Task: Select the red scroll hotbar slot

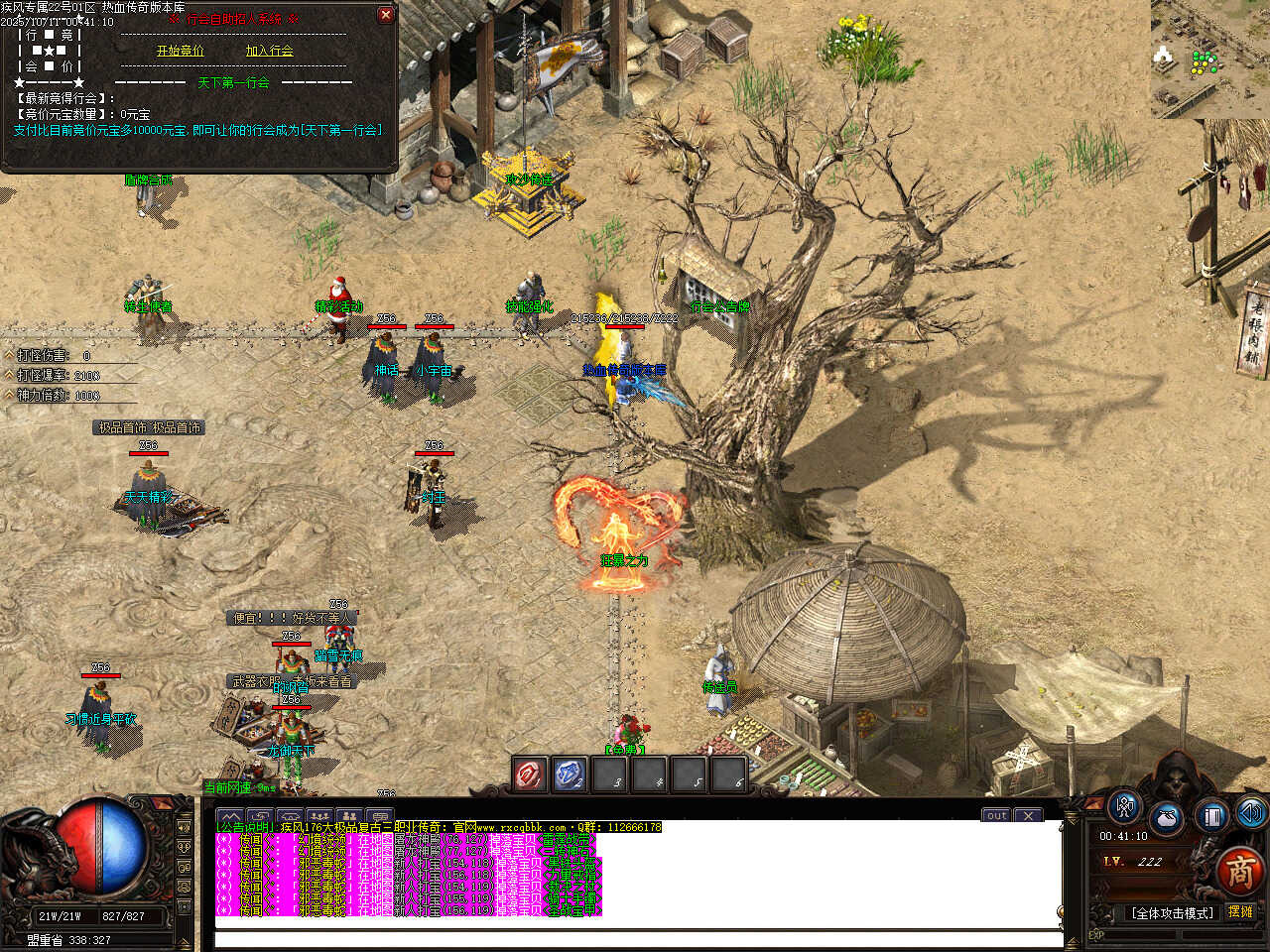Action: coord(529,774)
